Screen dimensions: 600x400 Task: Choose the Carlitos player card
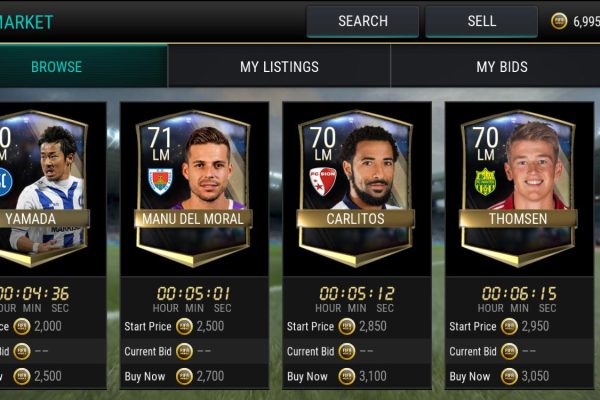click(356, 188)
